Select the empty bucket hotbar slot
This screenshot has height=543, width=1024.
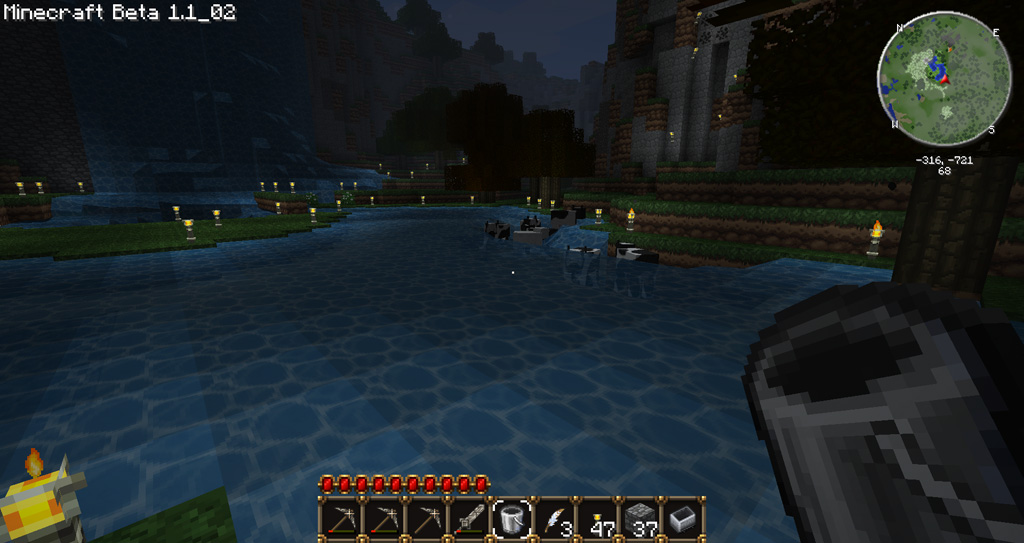(x=512, y=518)
